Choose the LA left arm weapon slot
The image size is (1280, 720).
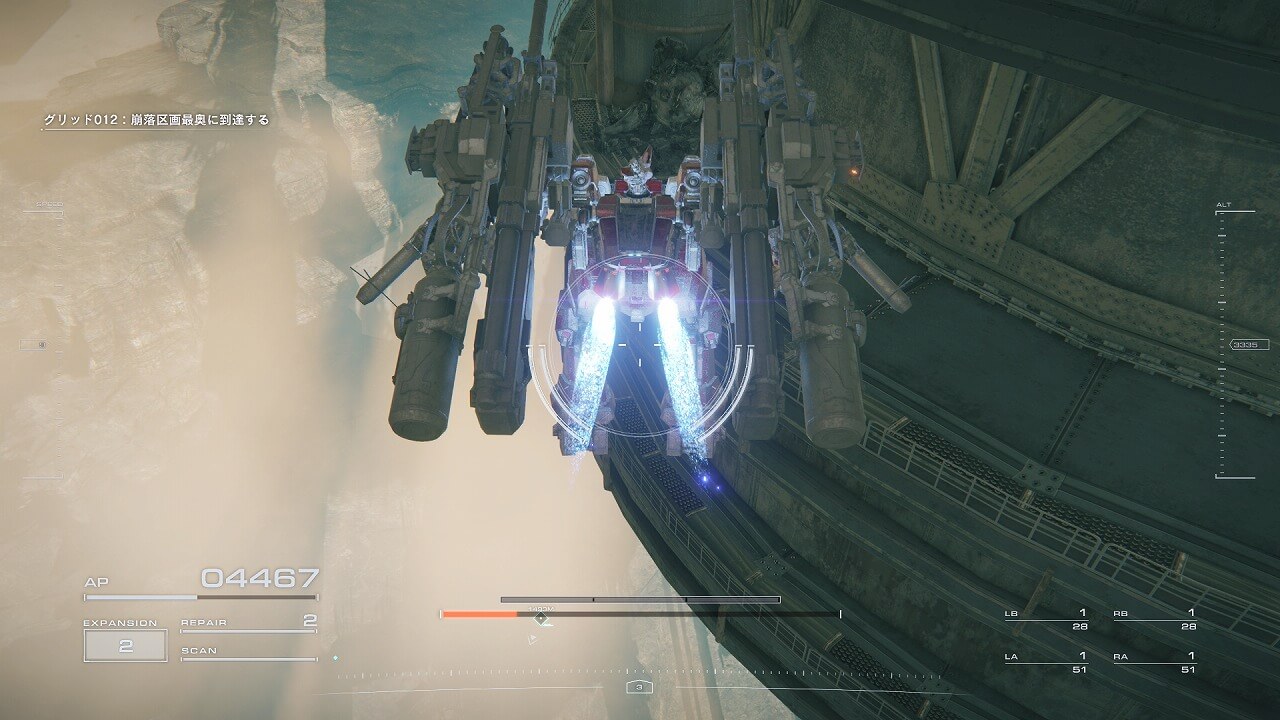[1046, 662]
